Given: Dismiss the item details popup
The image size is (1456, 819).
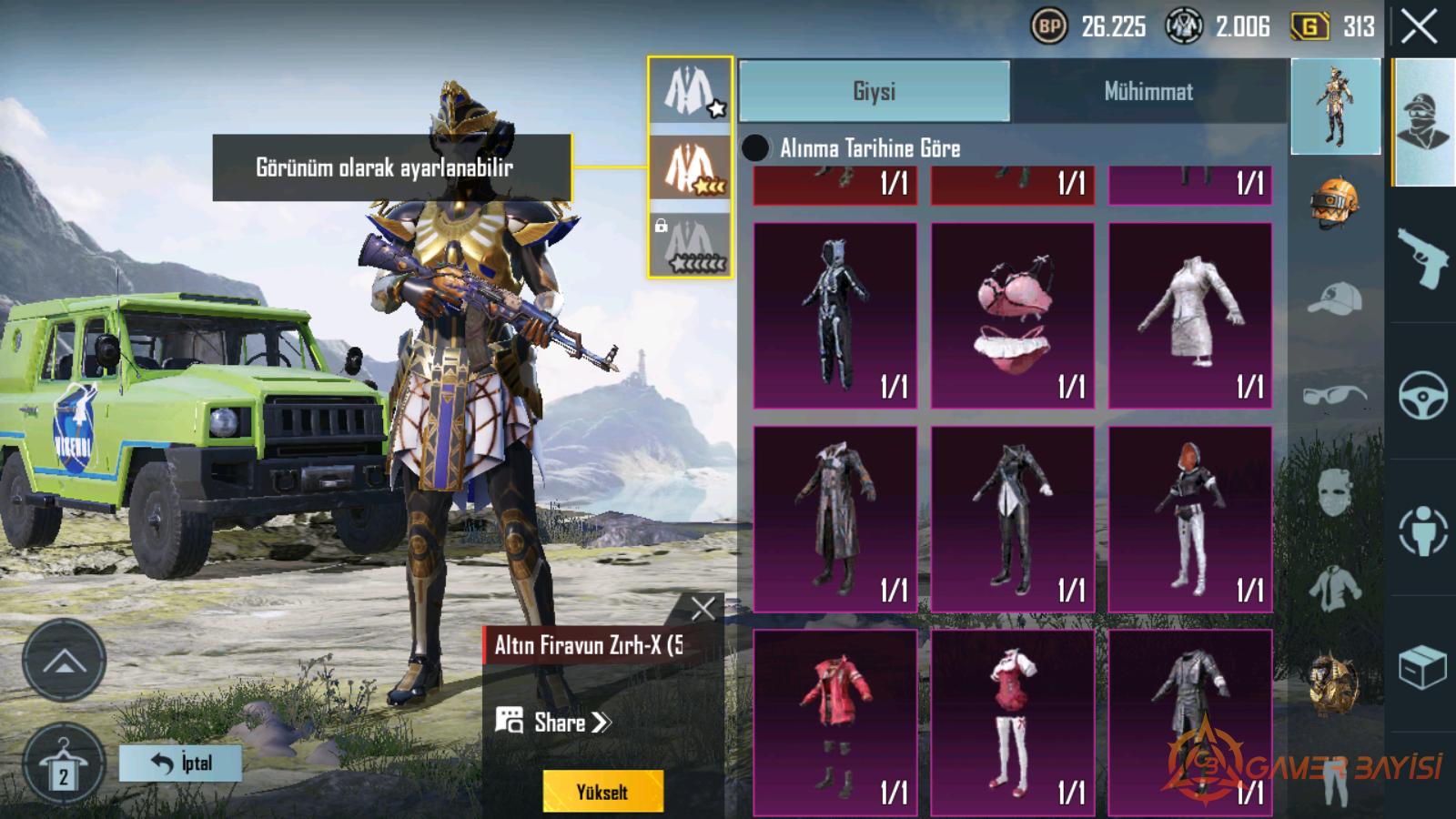Looking at the screenshot, I should 703,608.
